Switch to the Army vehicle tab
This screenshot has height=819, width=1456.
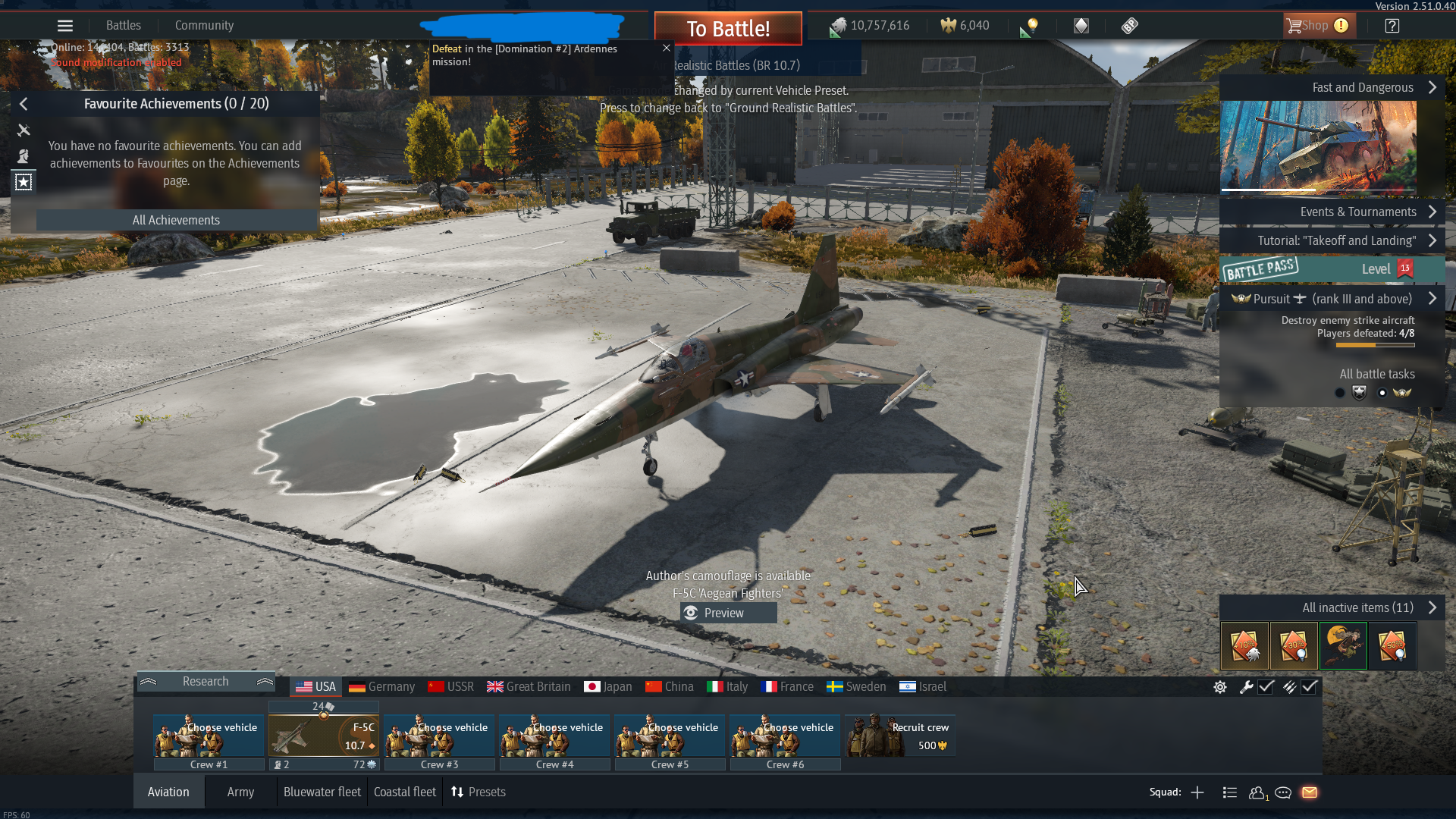tap(240, 792)
